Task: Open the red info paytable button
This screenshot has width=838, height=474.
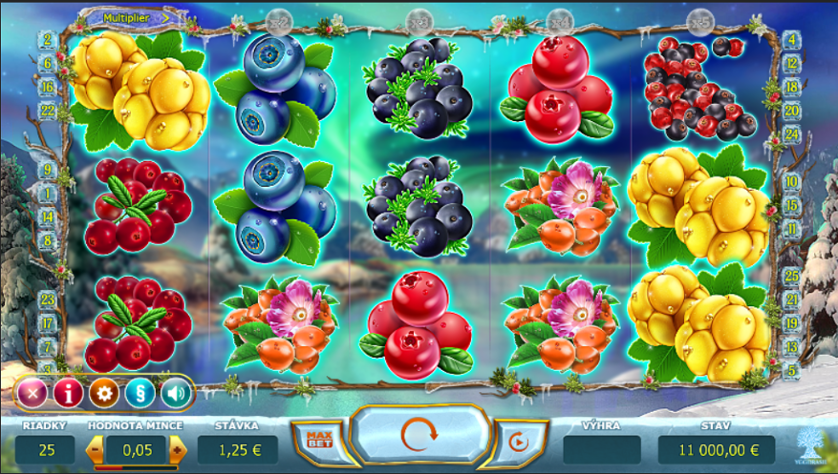Action: 68,393
